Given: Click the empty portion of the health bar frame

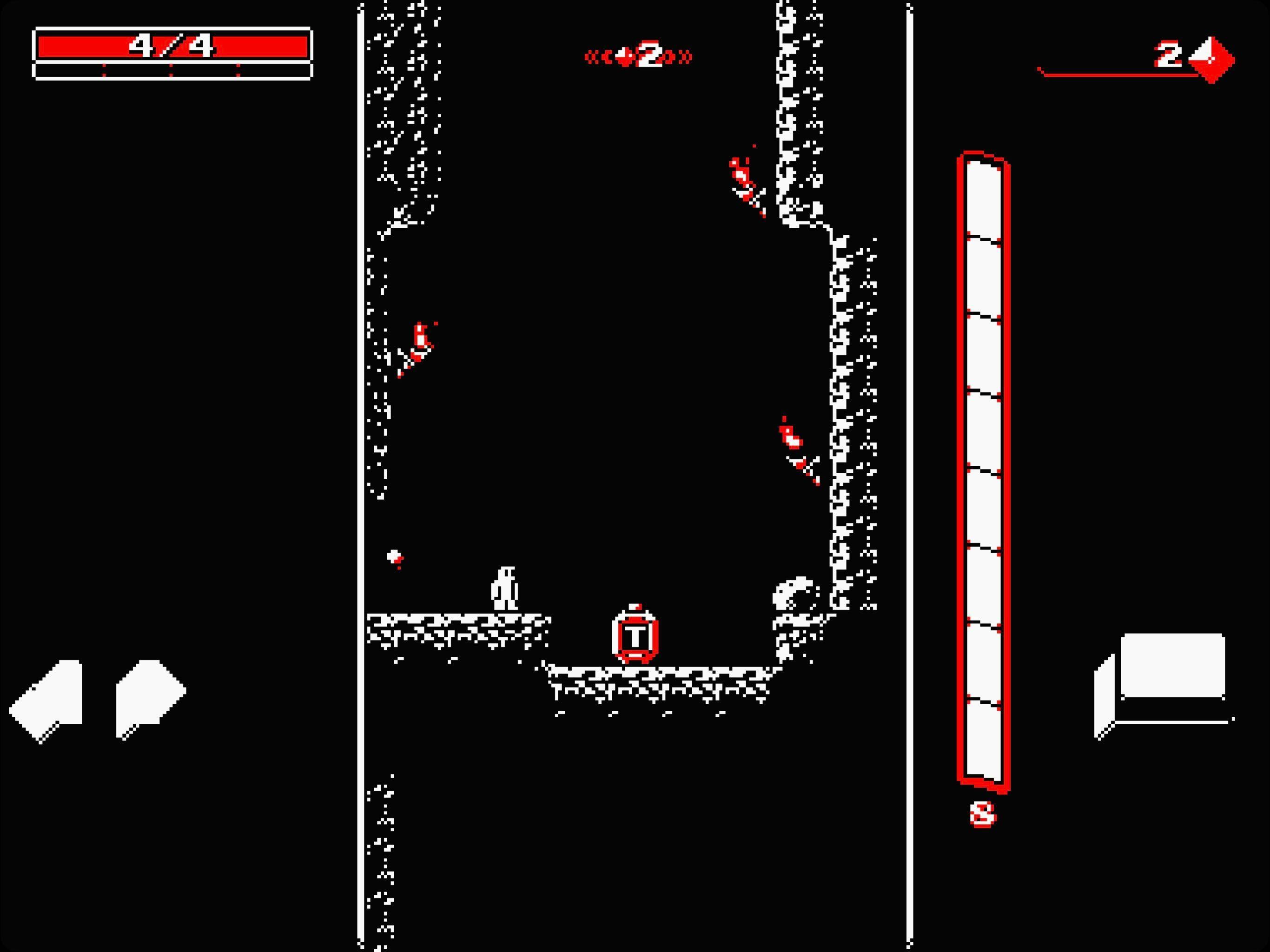Looking at the screenshot, I should (x=172, y=72).
